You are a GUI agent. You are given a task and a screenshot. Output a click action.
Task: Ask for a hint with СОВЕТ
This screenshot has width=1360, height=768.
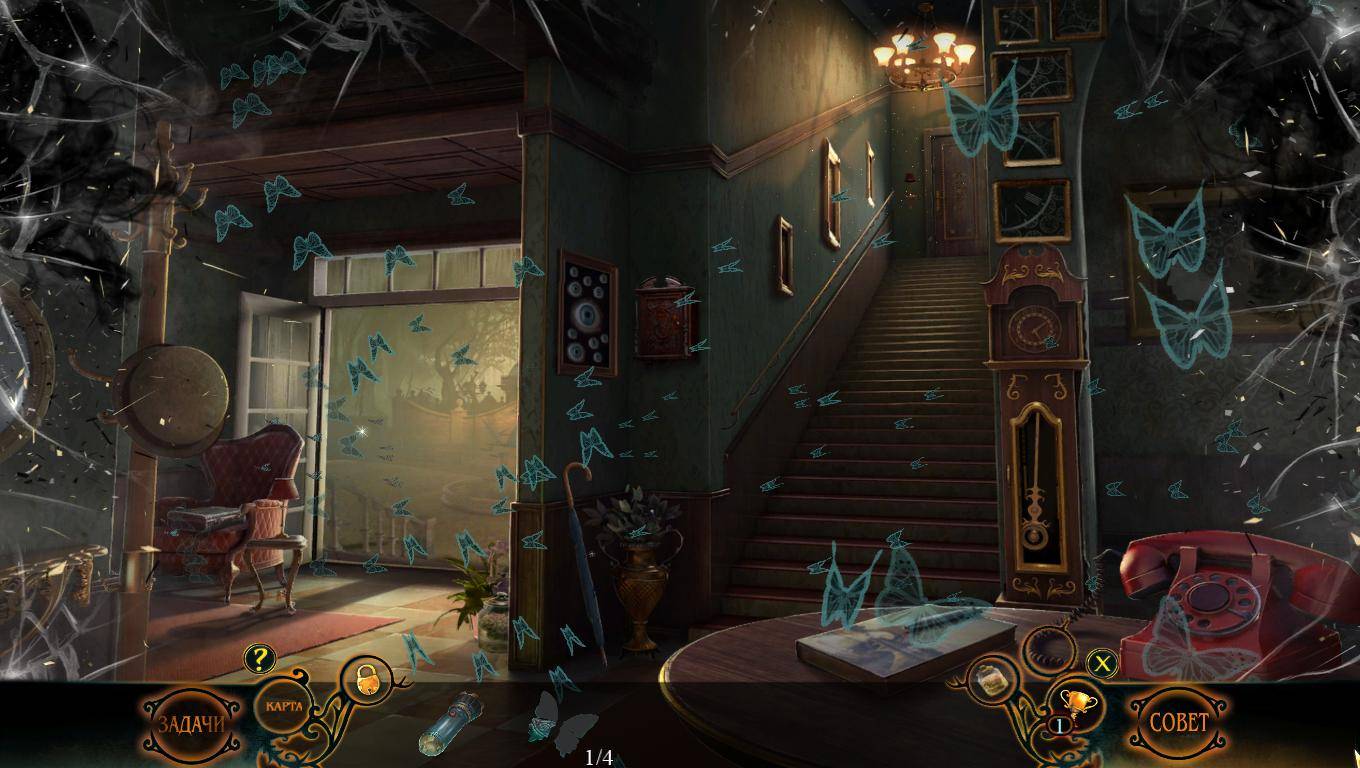[x=1179, y=723]
